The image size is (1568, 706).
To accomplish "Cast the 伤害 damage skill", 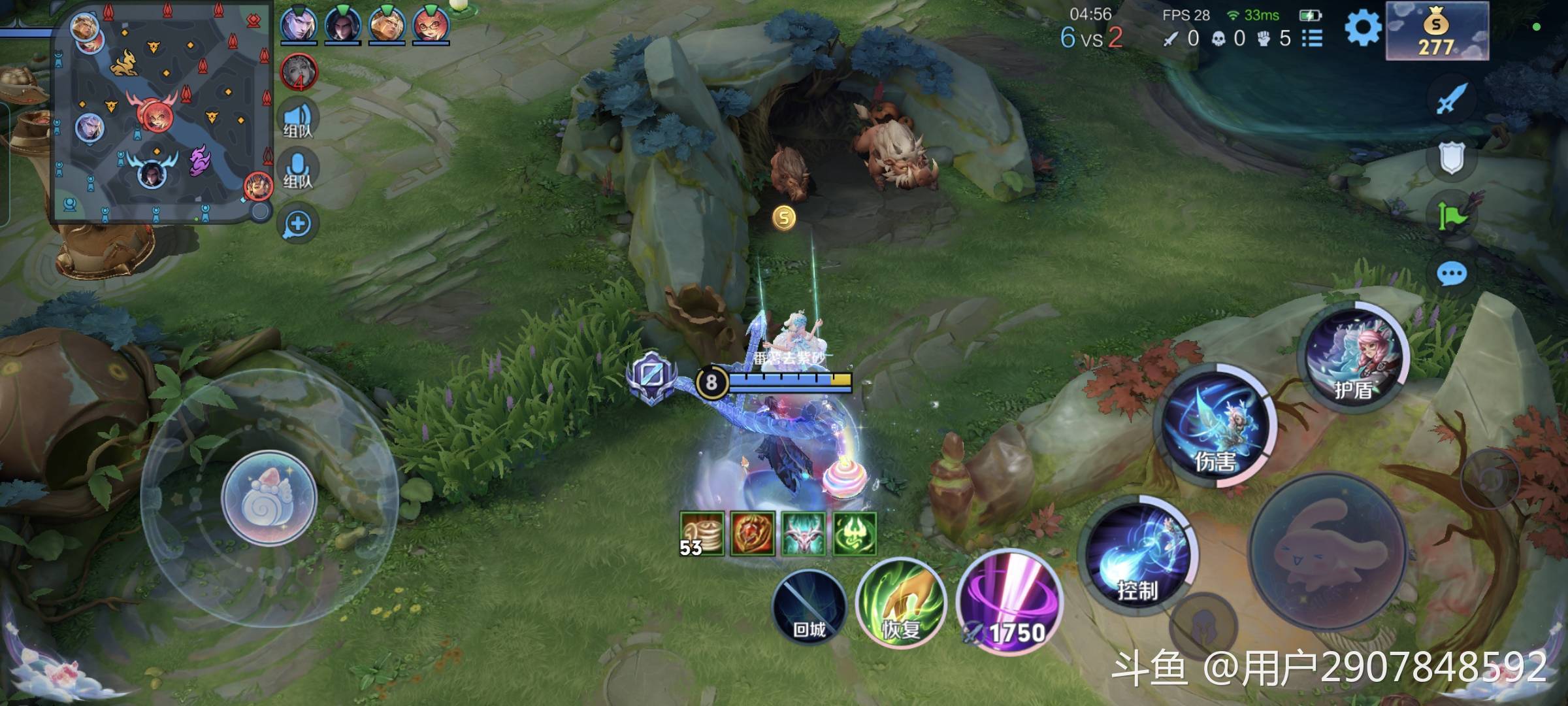I will point(1215,426).
